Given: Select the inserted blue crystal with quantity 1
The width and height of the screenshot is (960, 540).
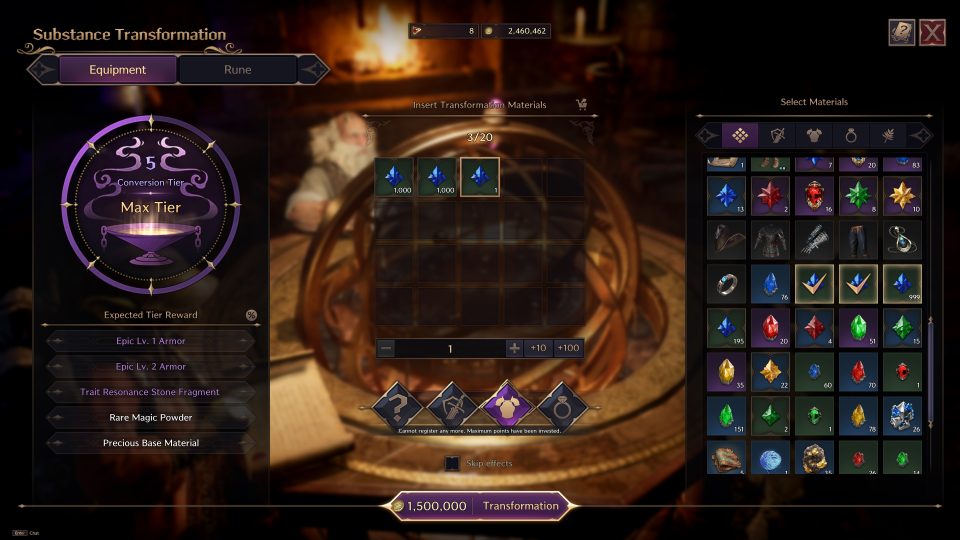Looking at the screenshot, I should click(479, 177).
